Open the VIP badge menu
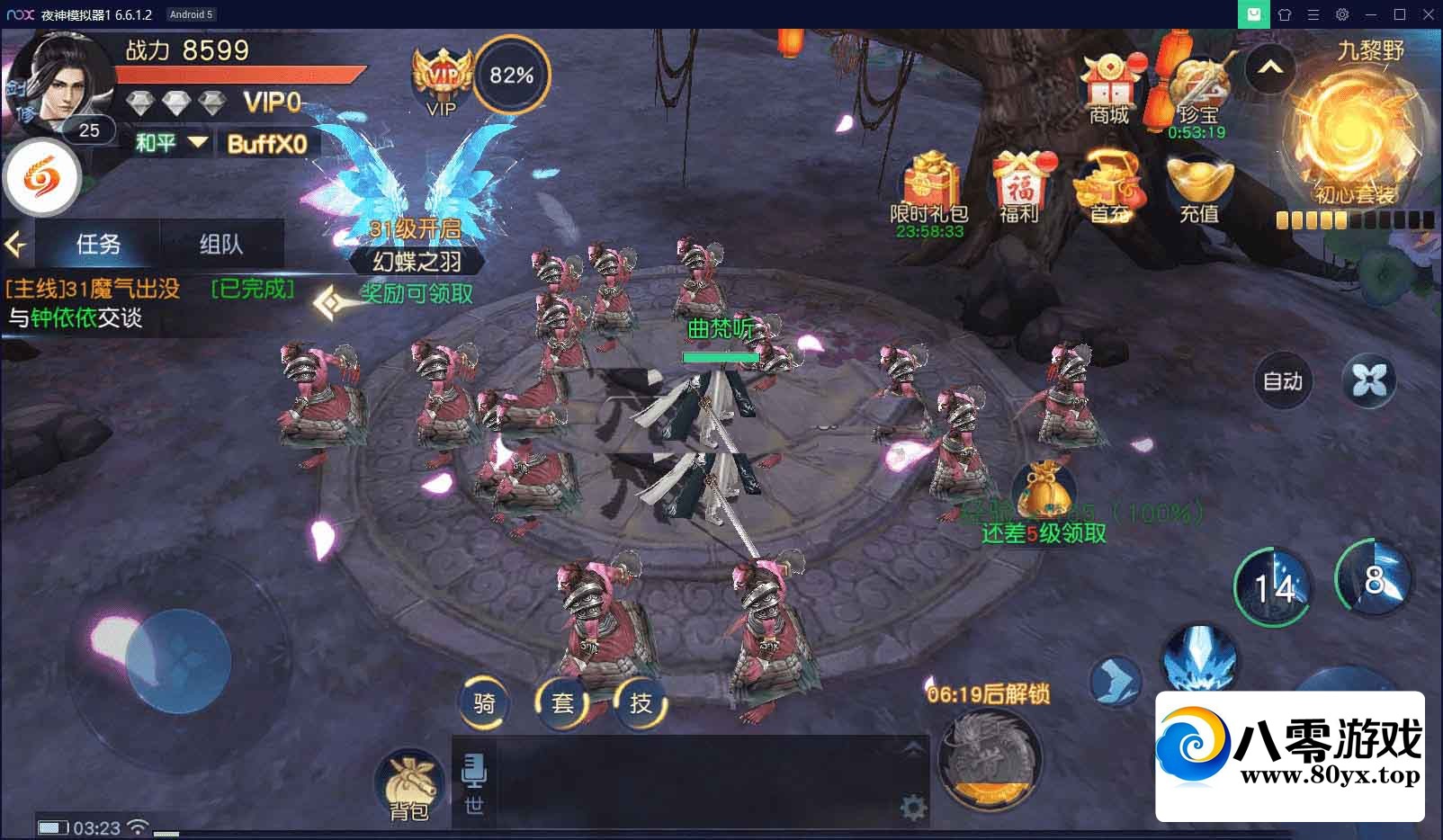The width and height of the screenshot is (1443, 840). (x=442, y=81)
